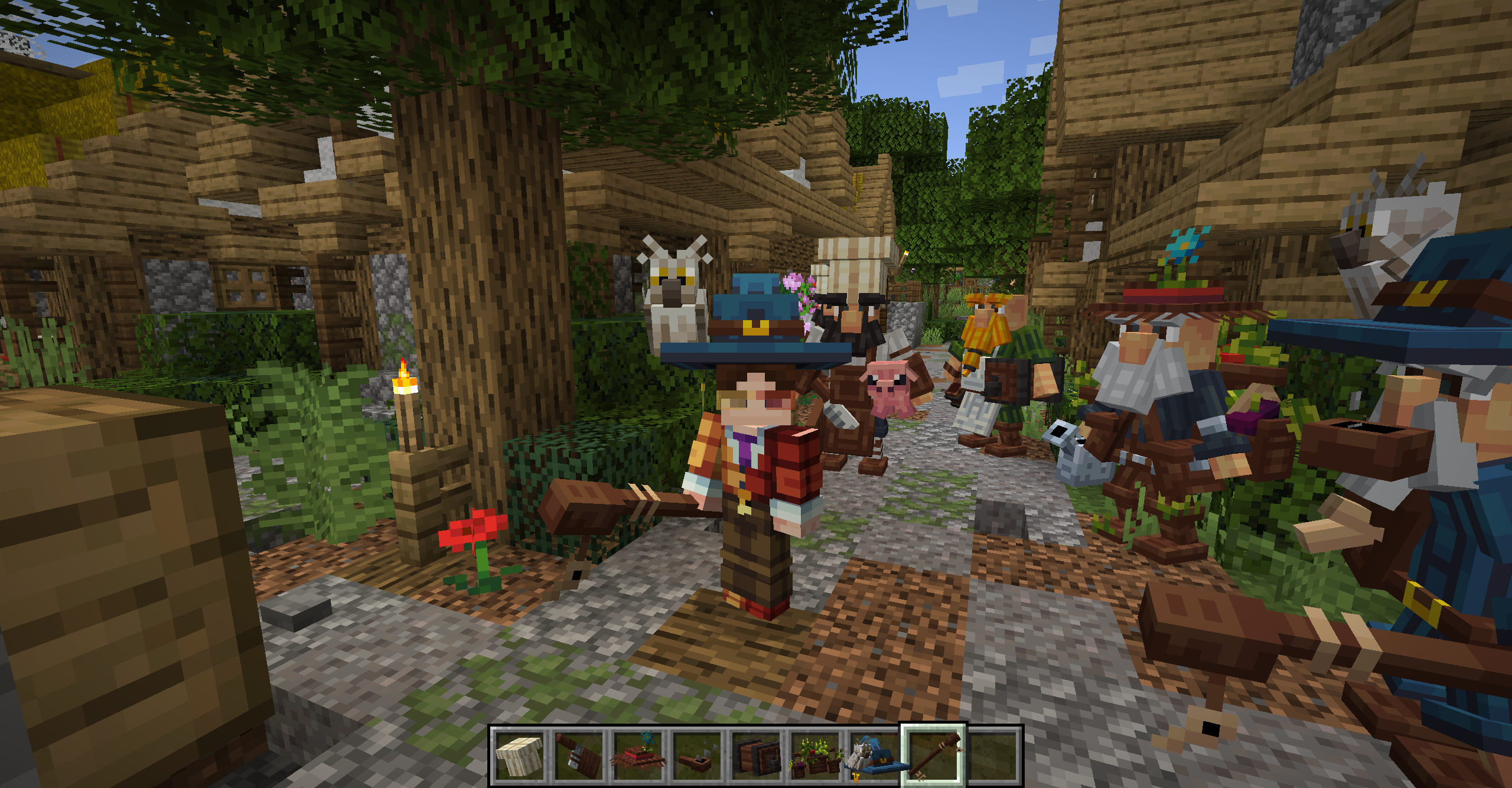This screenshot has height=788, width=1512.
Task: Click the villager wearing the blue flower hat
Action: pos(1184,331)
